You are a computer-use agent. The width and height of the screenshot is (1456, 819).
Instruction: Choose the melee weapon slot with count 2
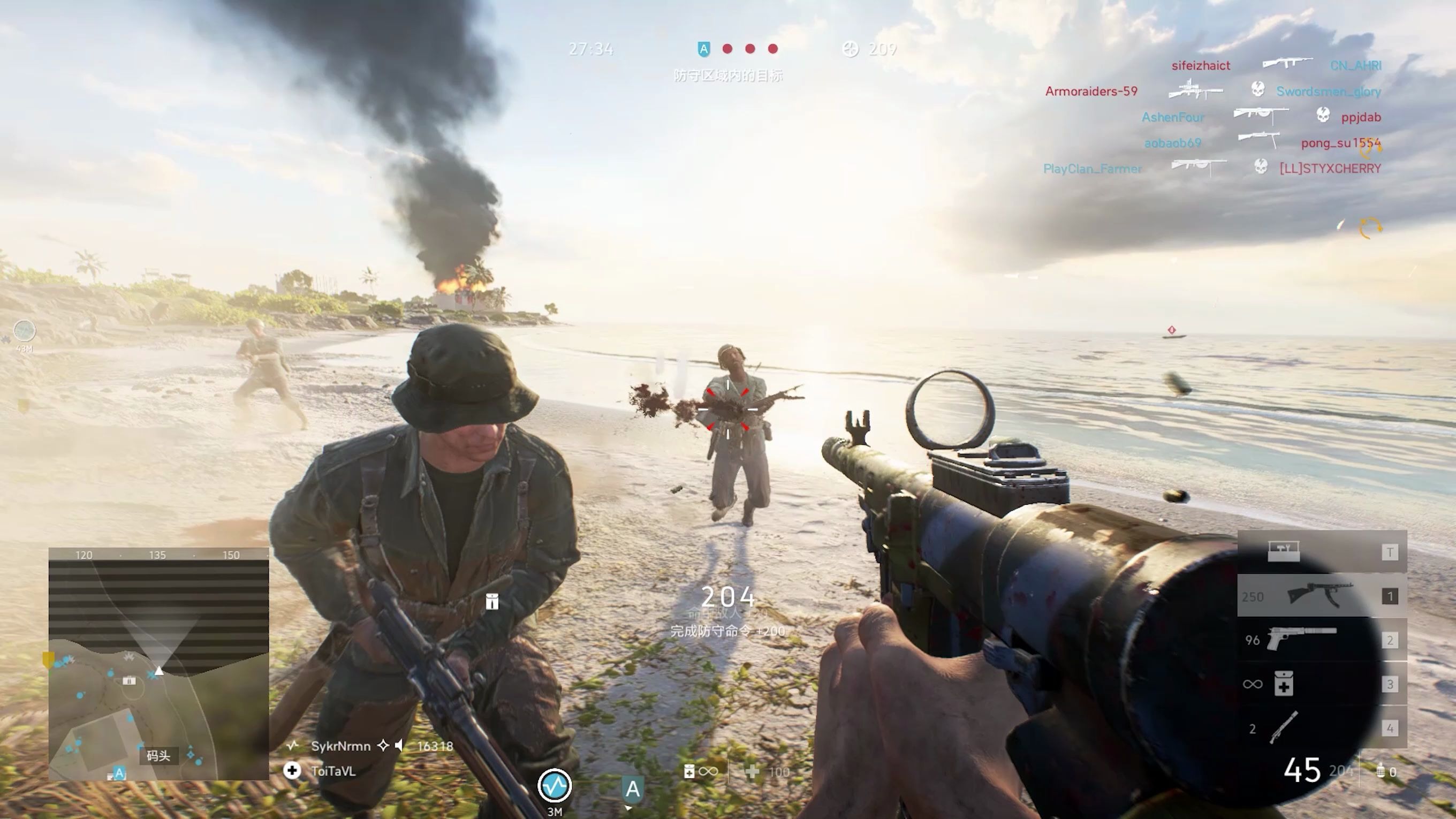pyautogui.click(x=1321, y=728)
